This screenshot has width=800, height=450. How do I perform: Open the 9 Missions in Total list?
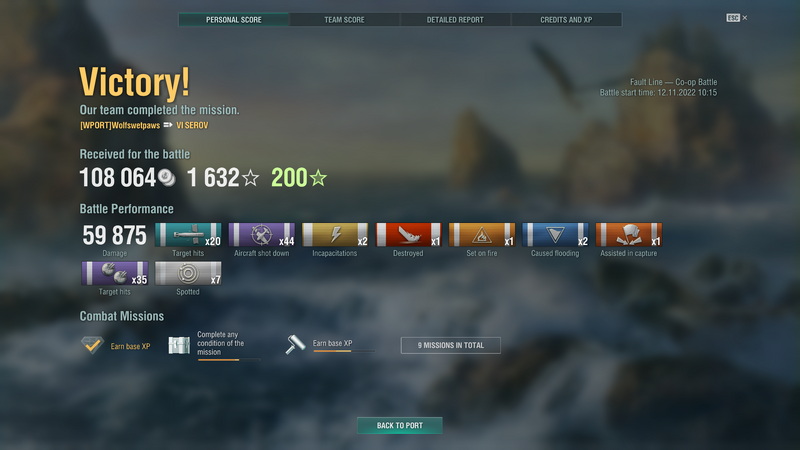pos(450,345)
